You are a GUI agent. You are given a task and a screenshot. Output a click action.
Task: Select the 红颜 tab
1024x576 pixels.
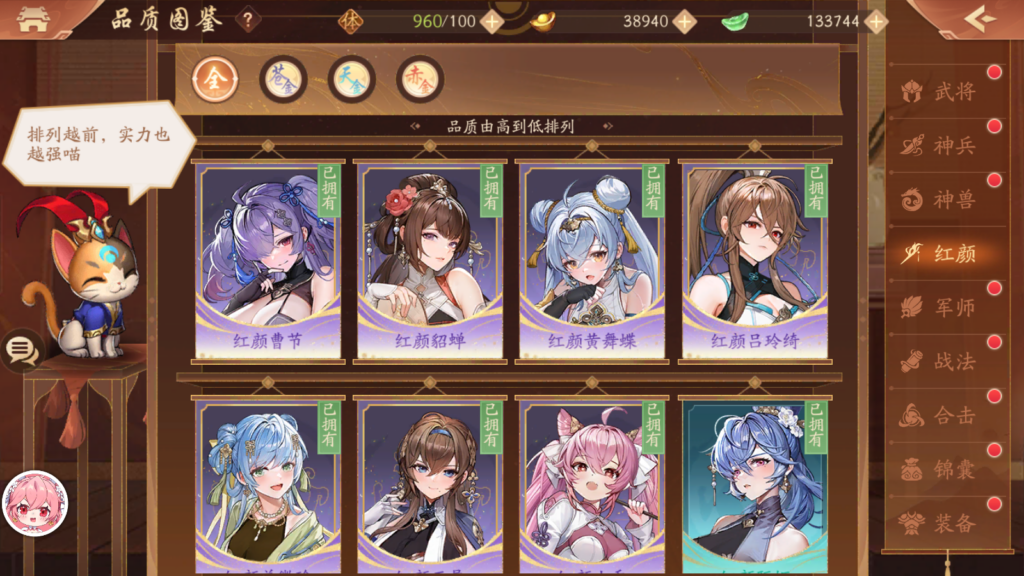pos(942,254)
